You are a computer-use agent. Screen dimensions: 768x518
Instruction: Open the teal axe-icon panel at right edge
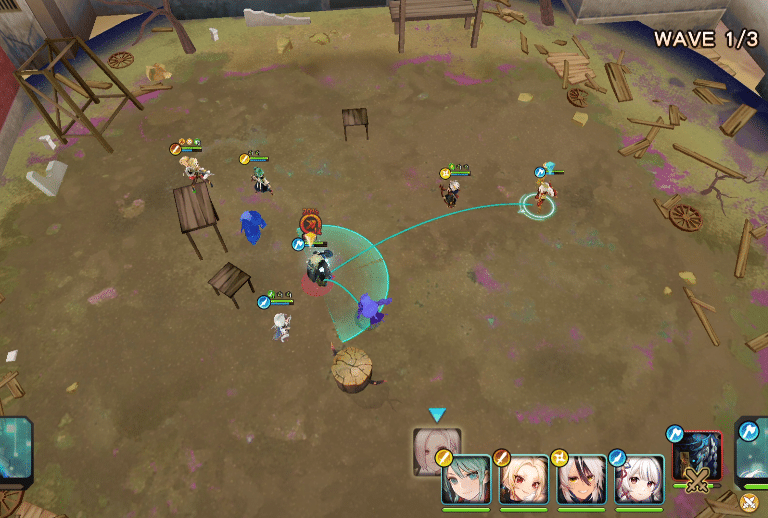752,450
